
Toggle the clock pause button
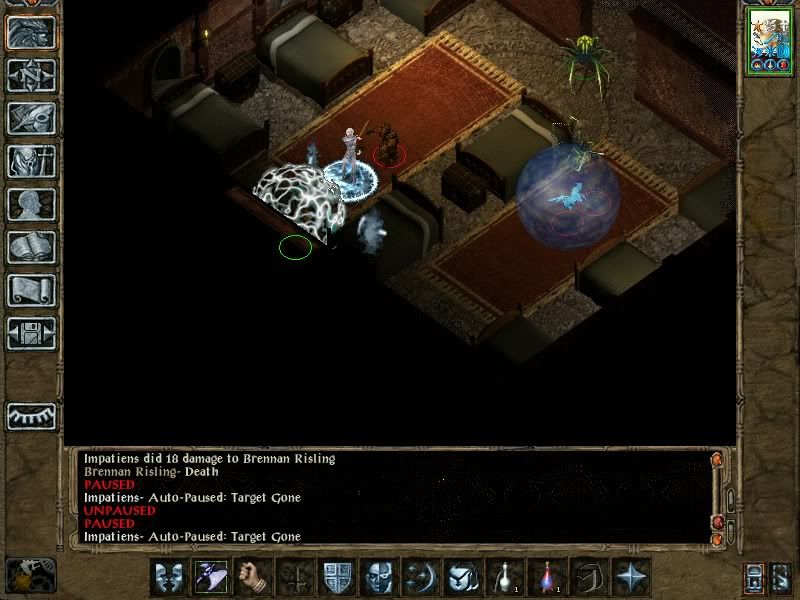(x=30, y=576)
